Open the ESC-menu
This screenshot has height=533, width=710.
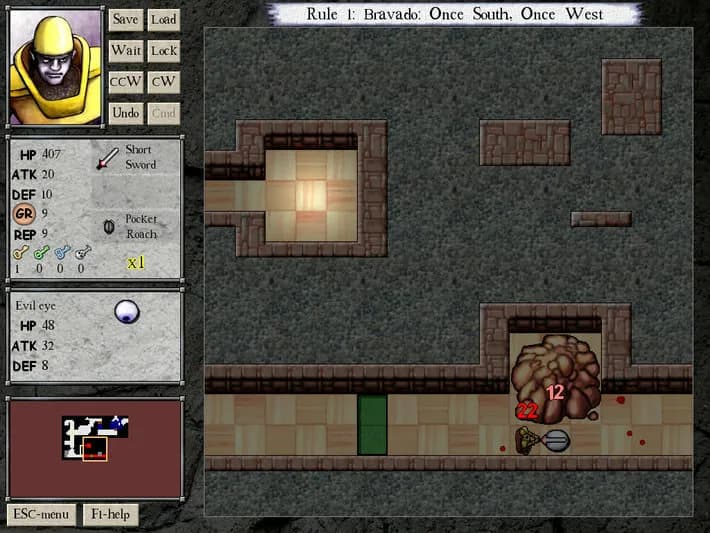click(41, 515)
